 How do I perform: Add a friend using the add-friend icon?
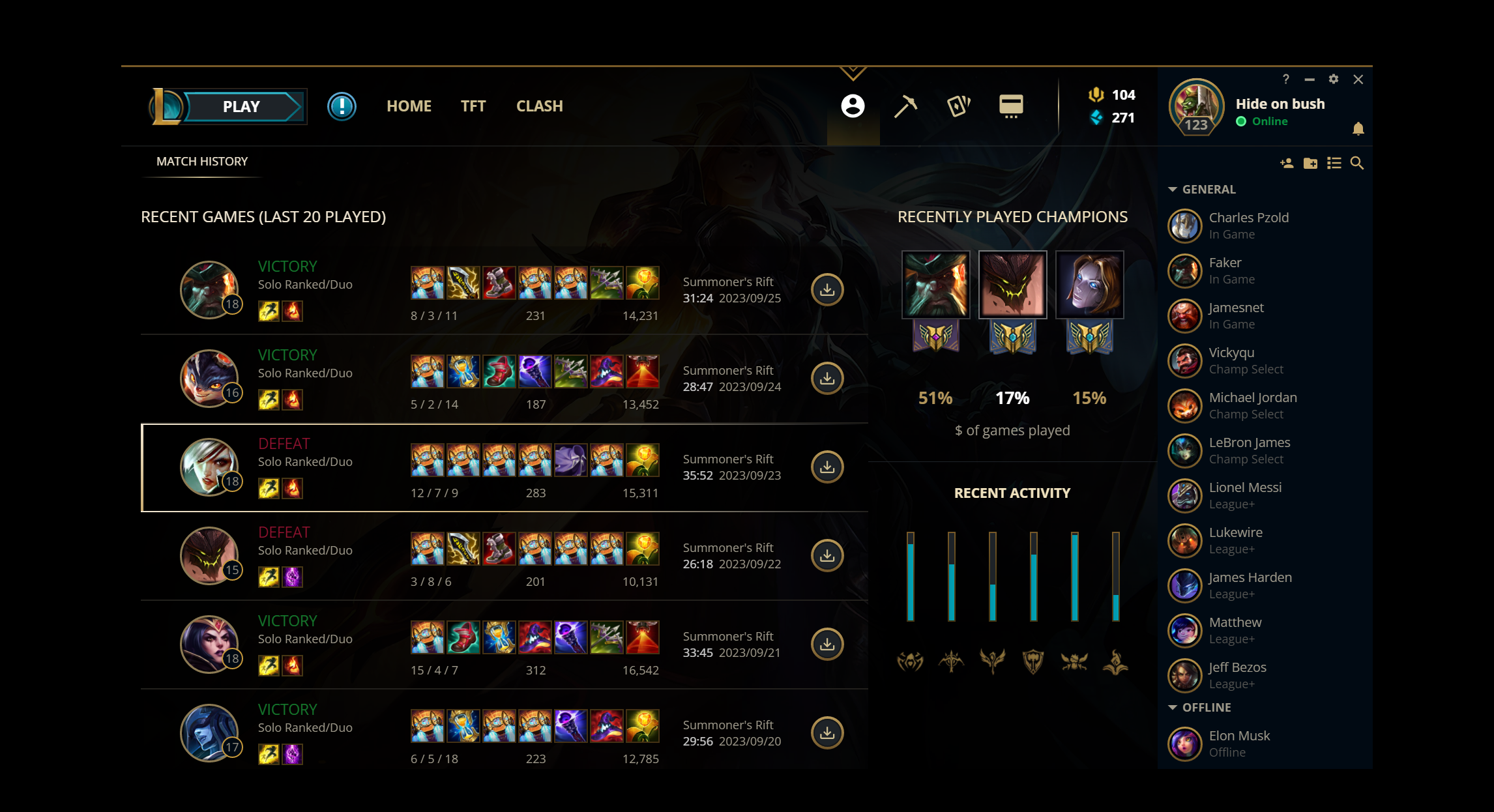click(x=1286, y=164)
